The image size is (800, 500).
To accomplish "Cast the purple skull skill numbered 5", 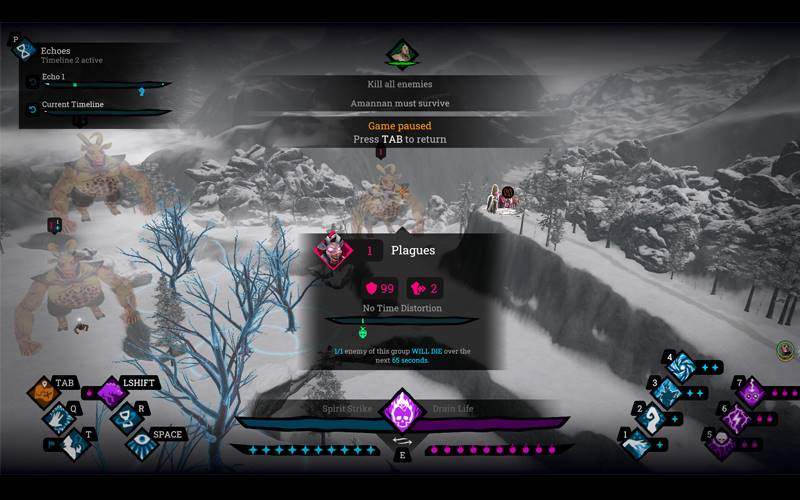I will click(x=722, y=443).
